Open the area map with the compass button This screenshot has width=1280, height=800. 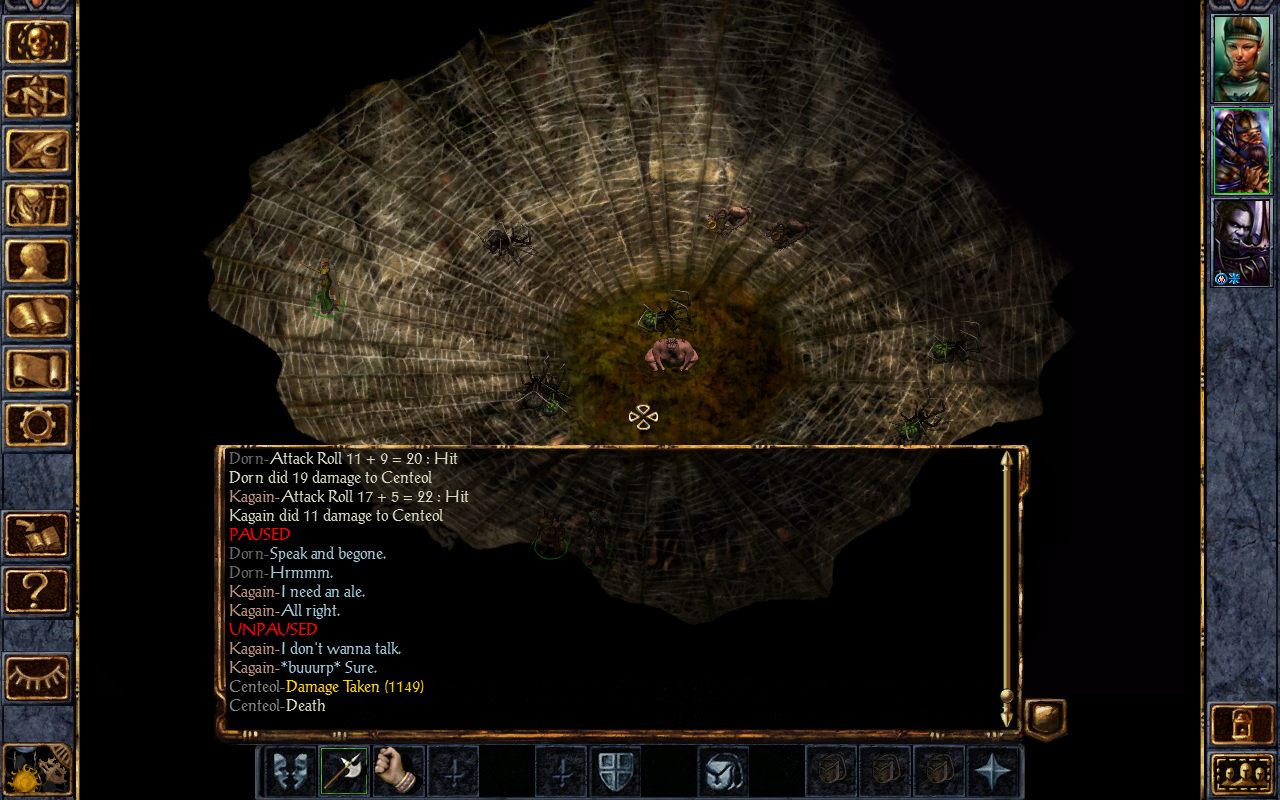38,96
